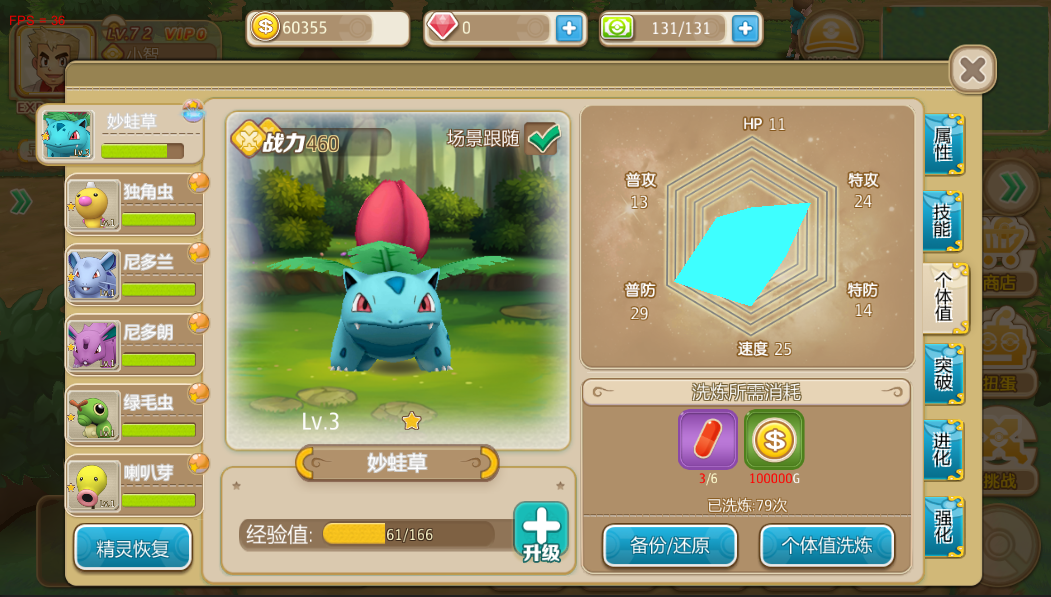Image resolution: width=1051 pixels, height=597 pixels.
Task: Select 独角虫 in the team list
Action: pyautogui.click(x=135, y=205)
